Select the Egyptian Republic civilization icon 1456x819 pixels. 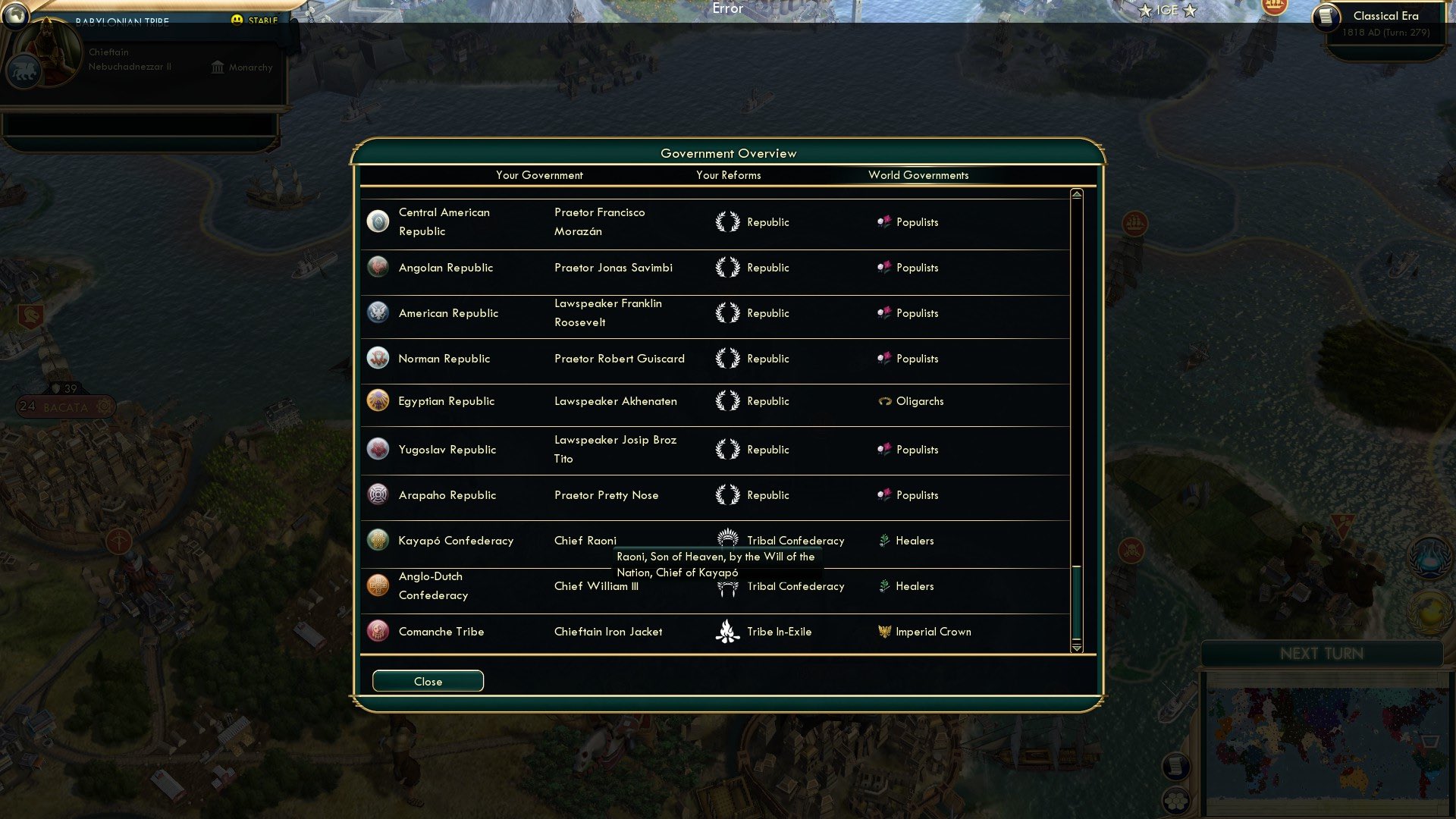pos(378,401)
